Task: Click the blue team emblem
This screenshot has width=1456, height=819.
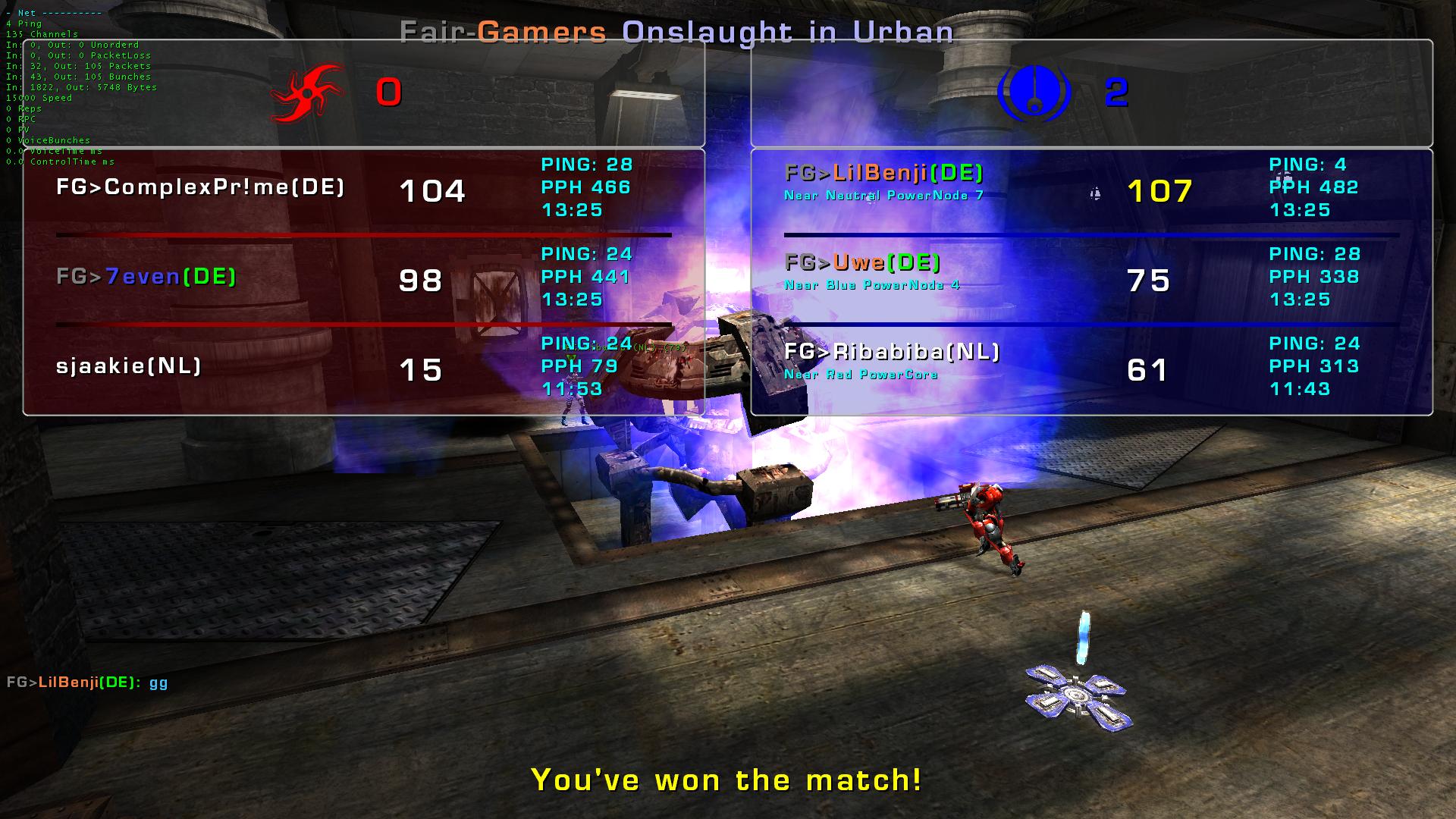Action: [1033, 93]
